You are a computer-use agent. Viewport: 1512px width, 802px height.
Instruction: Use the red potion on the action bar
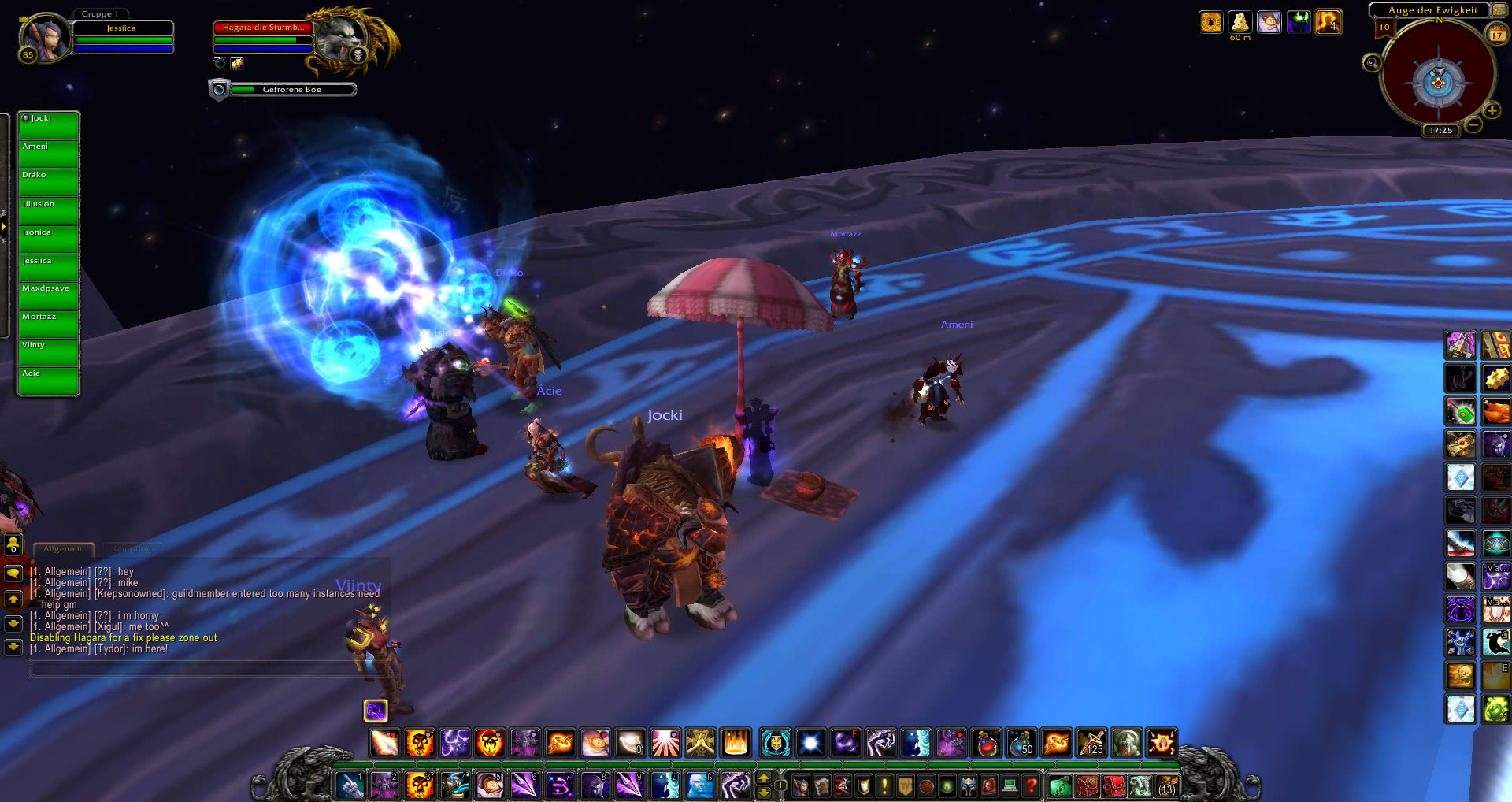pos(987,743)
